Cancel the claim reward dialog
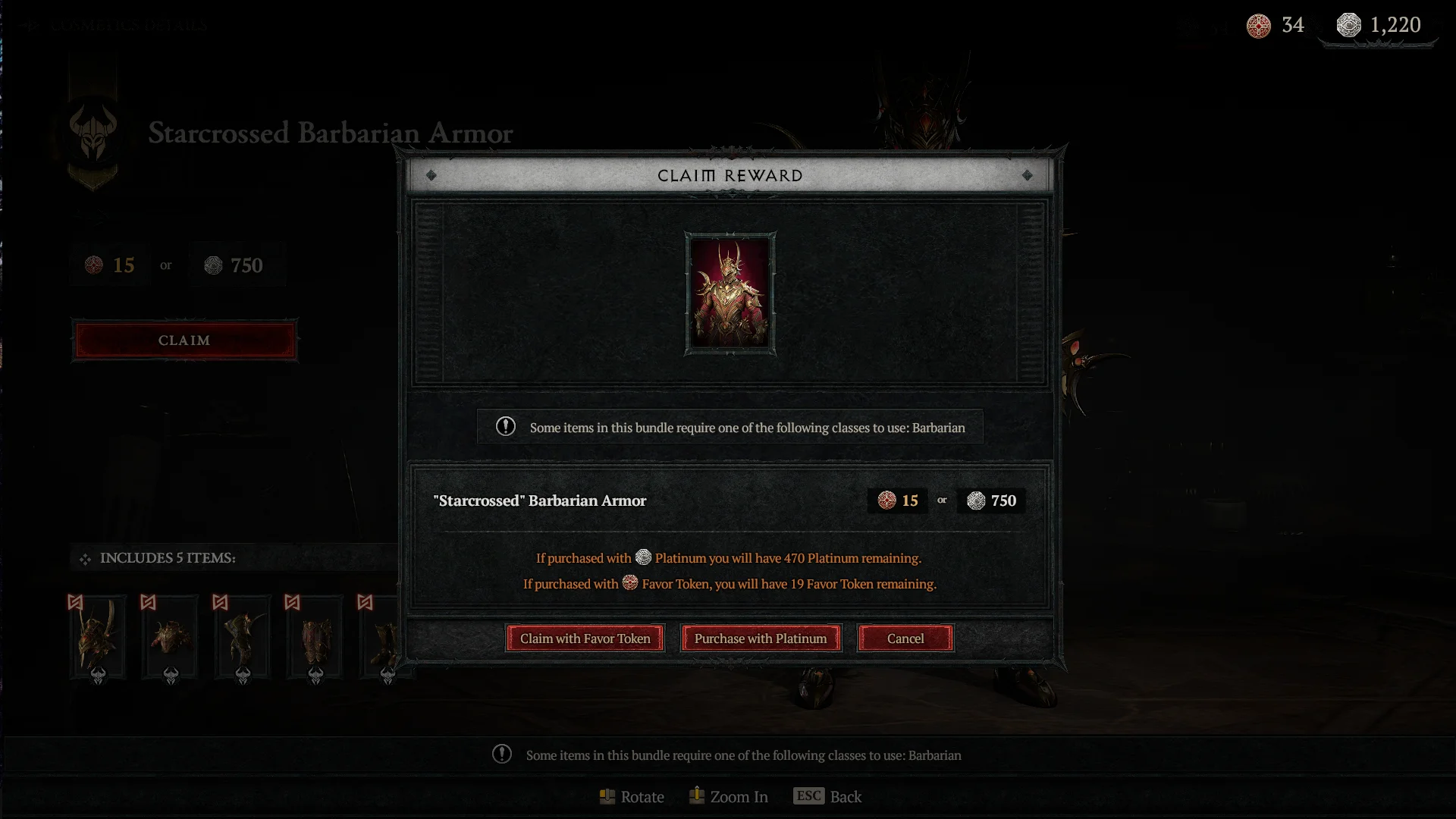This screenshot has width=1456, height=819. [905, 639]
